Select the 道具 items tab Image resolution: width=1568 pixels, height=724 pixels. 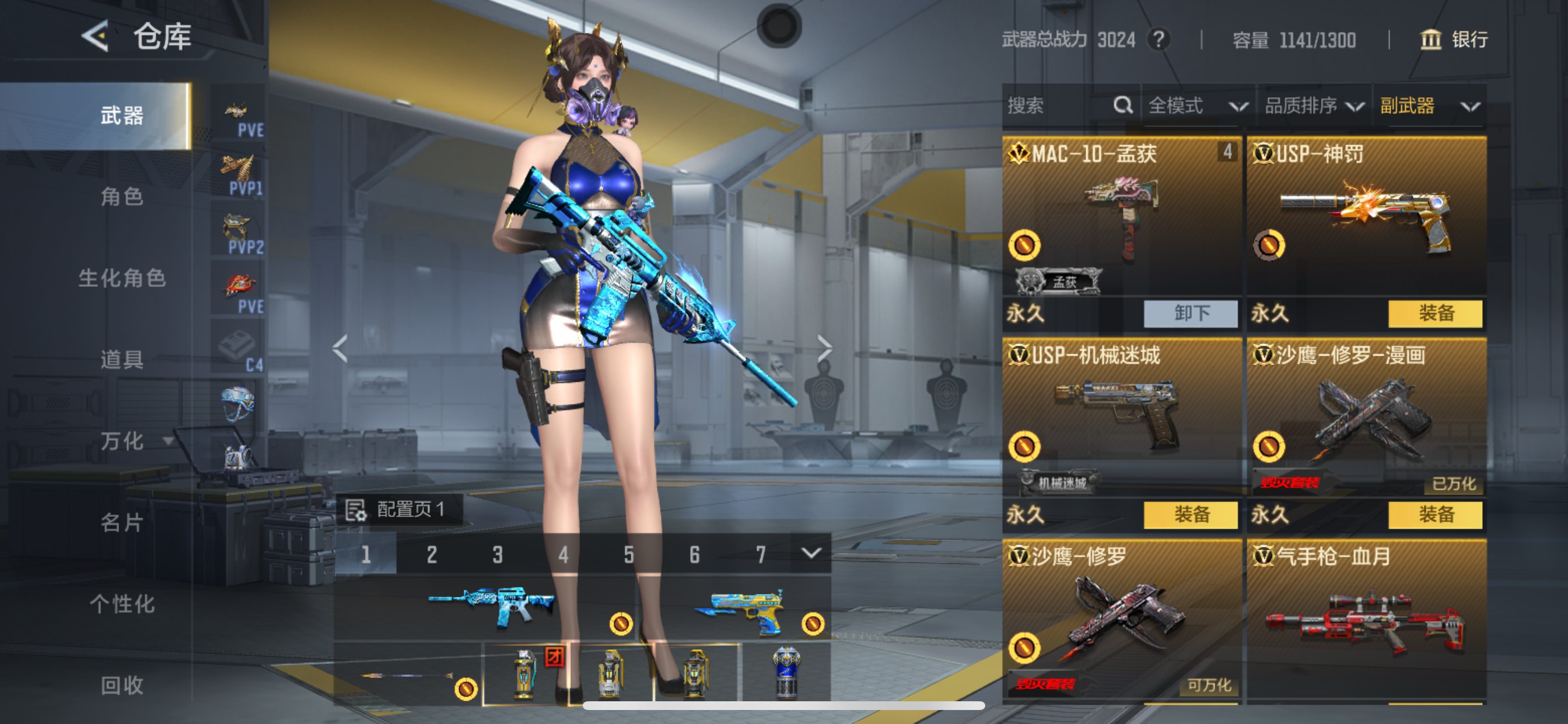(122, 360)
